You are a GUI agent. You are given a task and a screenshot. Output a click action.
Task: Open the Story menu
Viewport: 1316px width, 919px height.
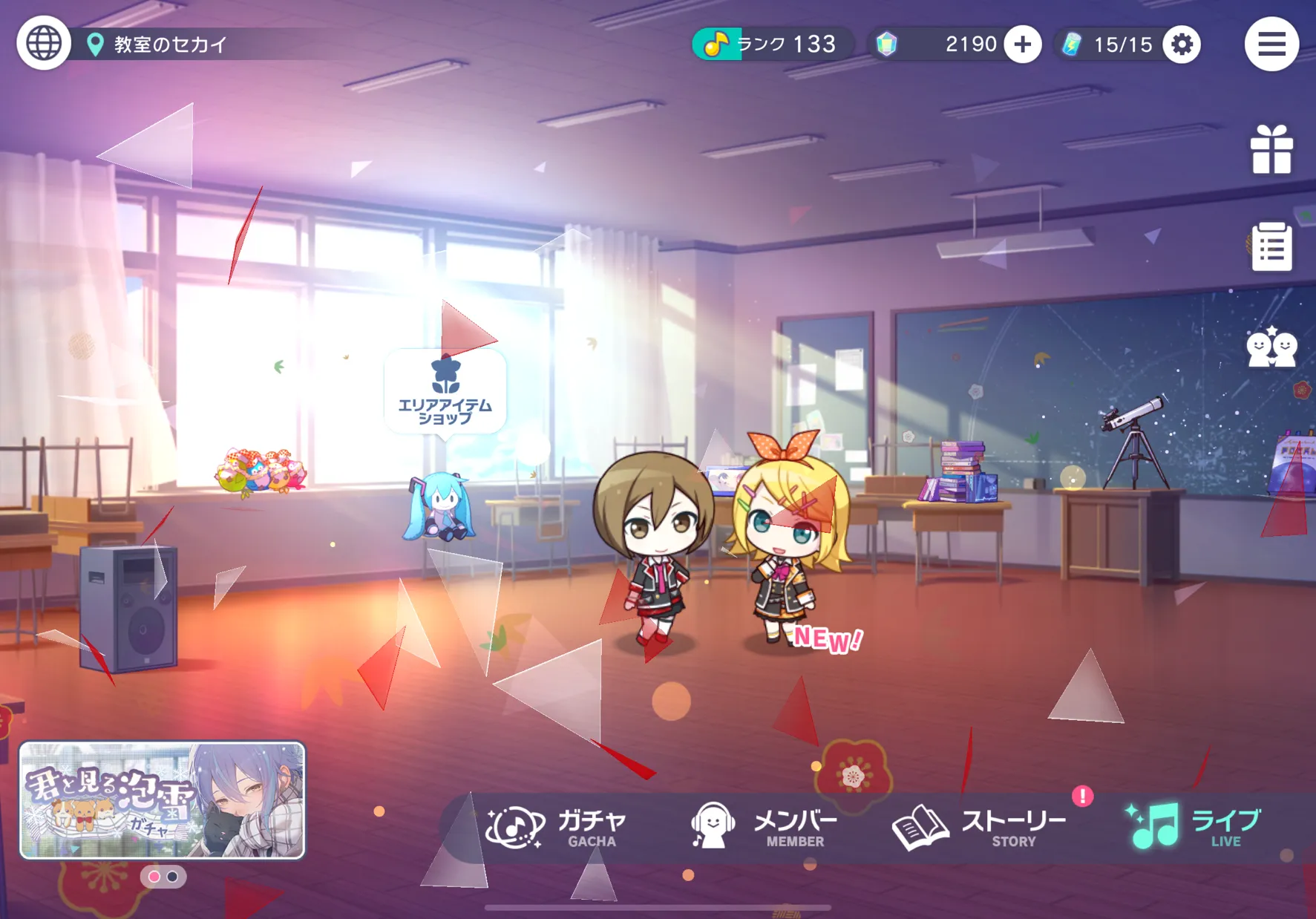[979, 827]
